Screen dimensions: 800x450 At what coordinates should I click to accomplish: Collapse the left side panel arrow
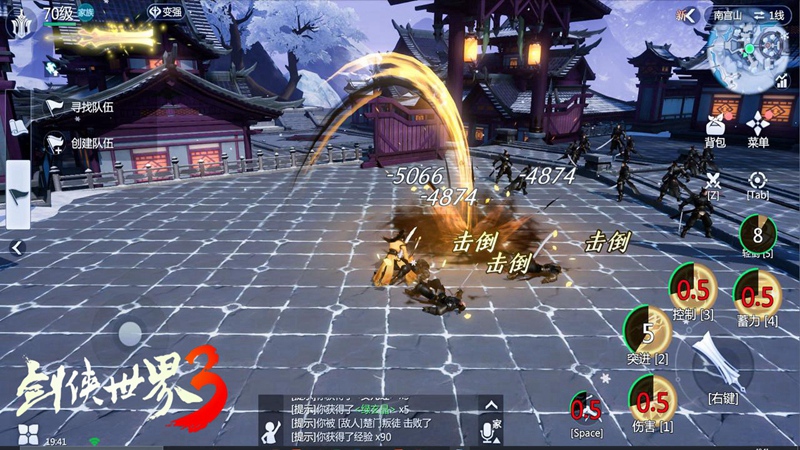pos(17,247)
